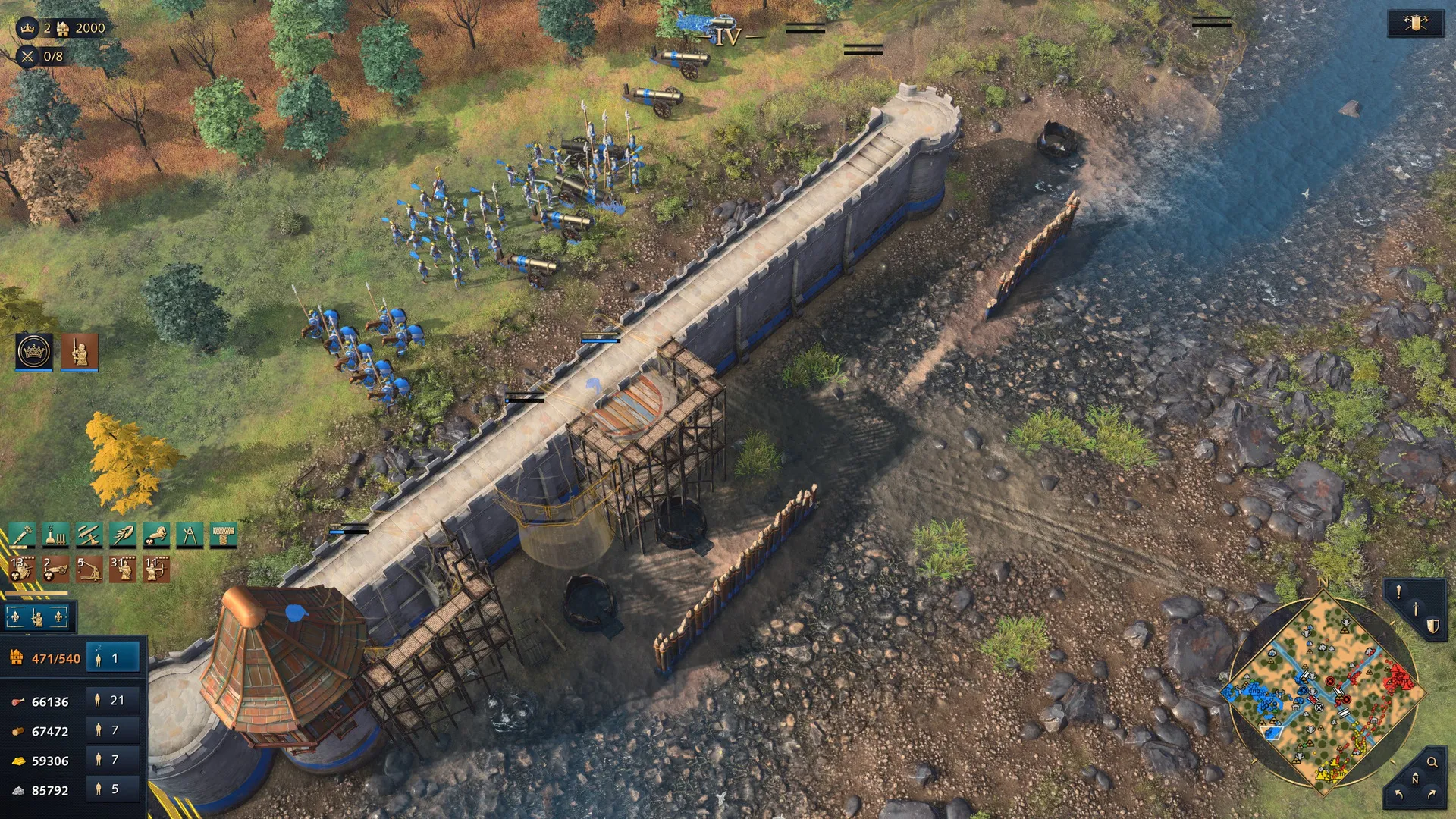The width and height of the screenshot is (1456, 819).
Task: Open the fleur-de-lis civilization banner button
Action: coord(37,618)
